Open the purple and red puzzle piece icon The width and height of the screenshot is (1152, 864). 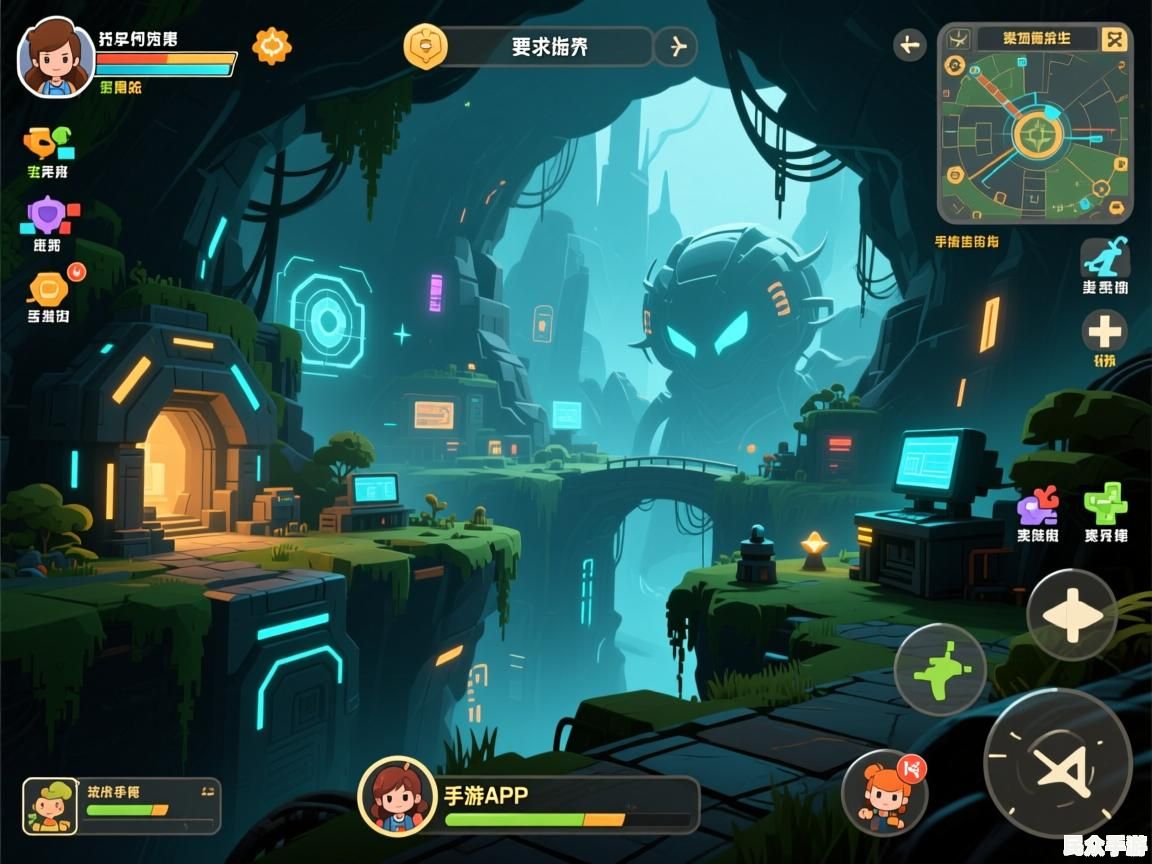pyautogui.click(x=1037, y=505)
